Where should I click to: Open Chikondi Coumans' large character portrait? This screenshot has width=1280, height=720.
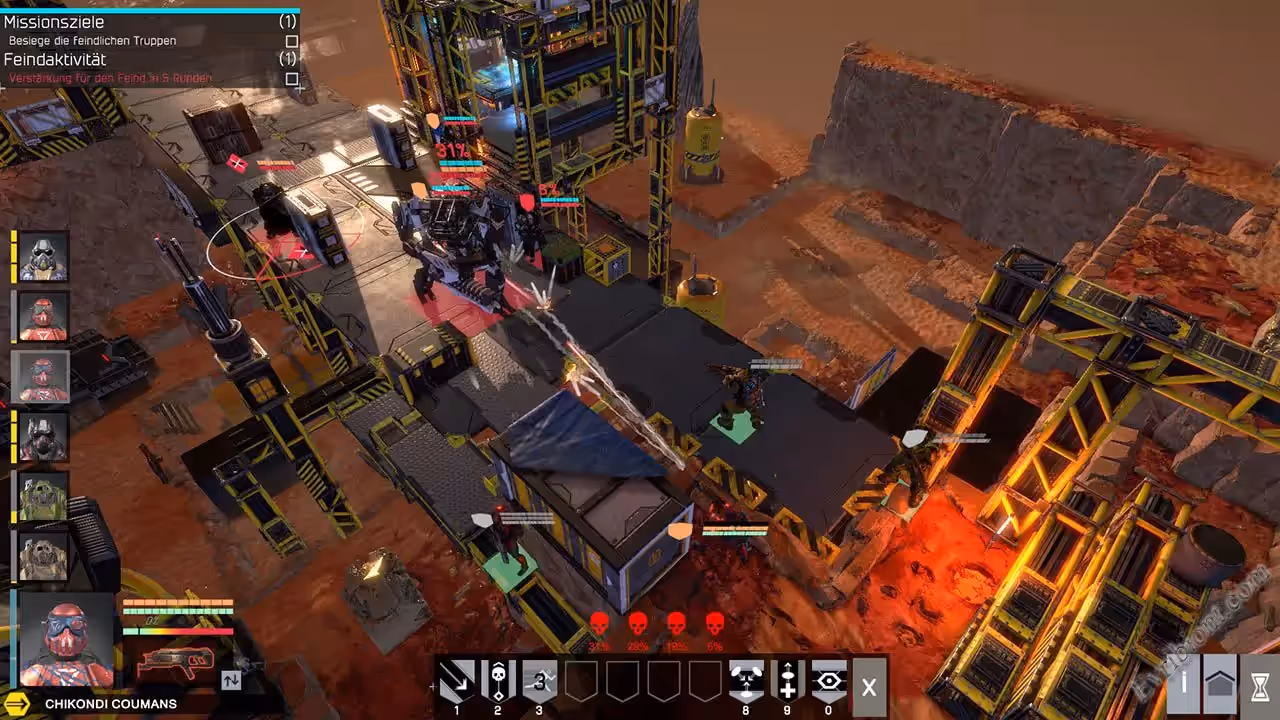coord(67,638)
